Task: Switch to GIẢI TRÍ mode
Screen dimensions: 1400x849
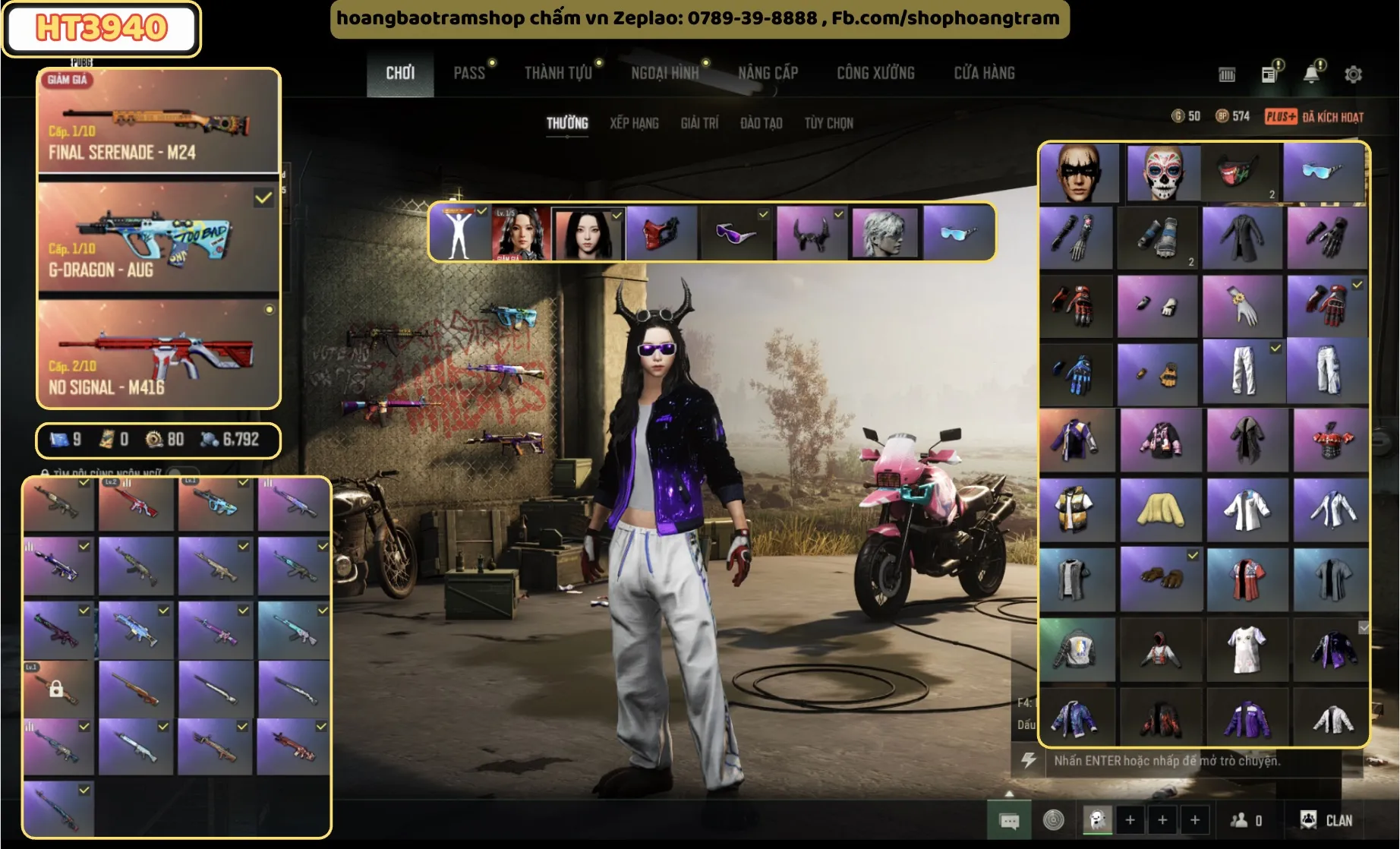Action: tap(699, 123)
